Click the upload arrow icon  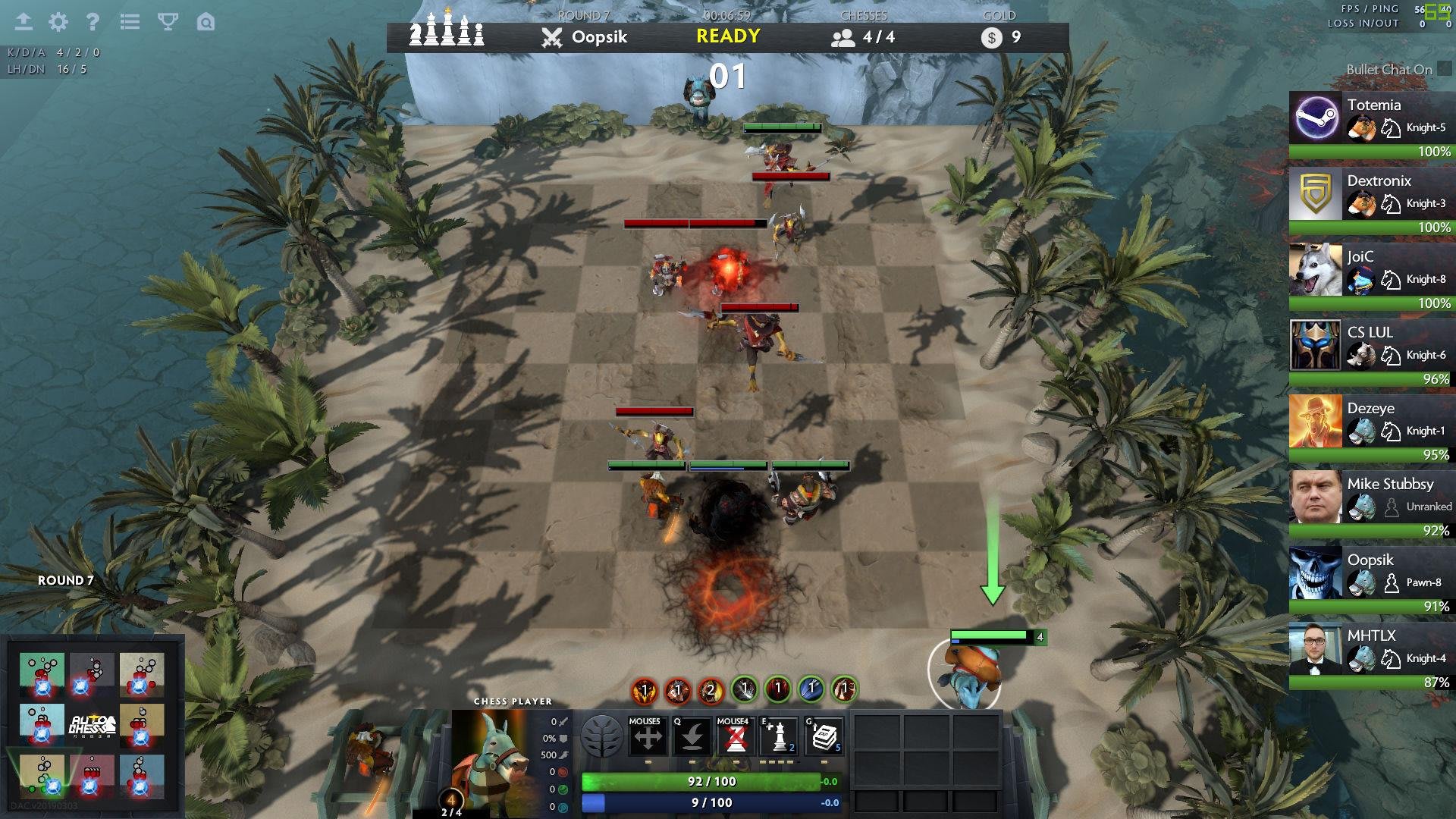coord(24,22)
